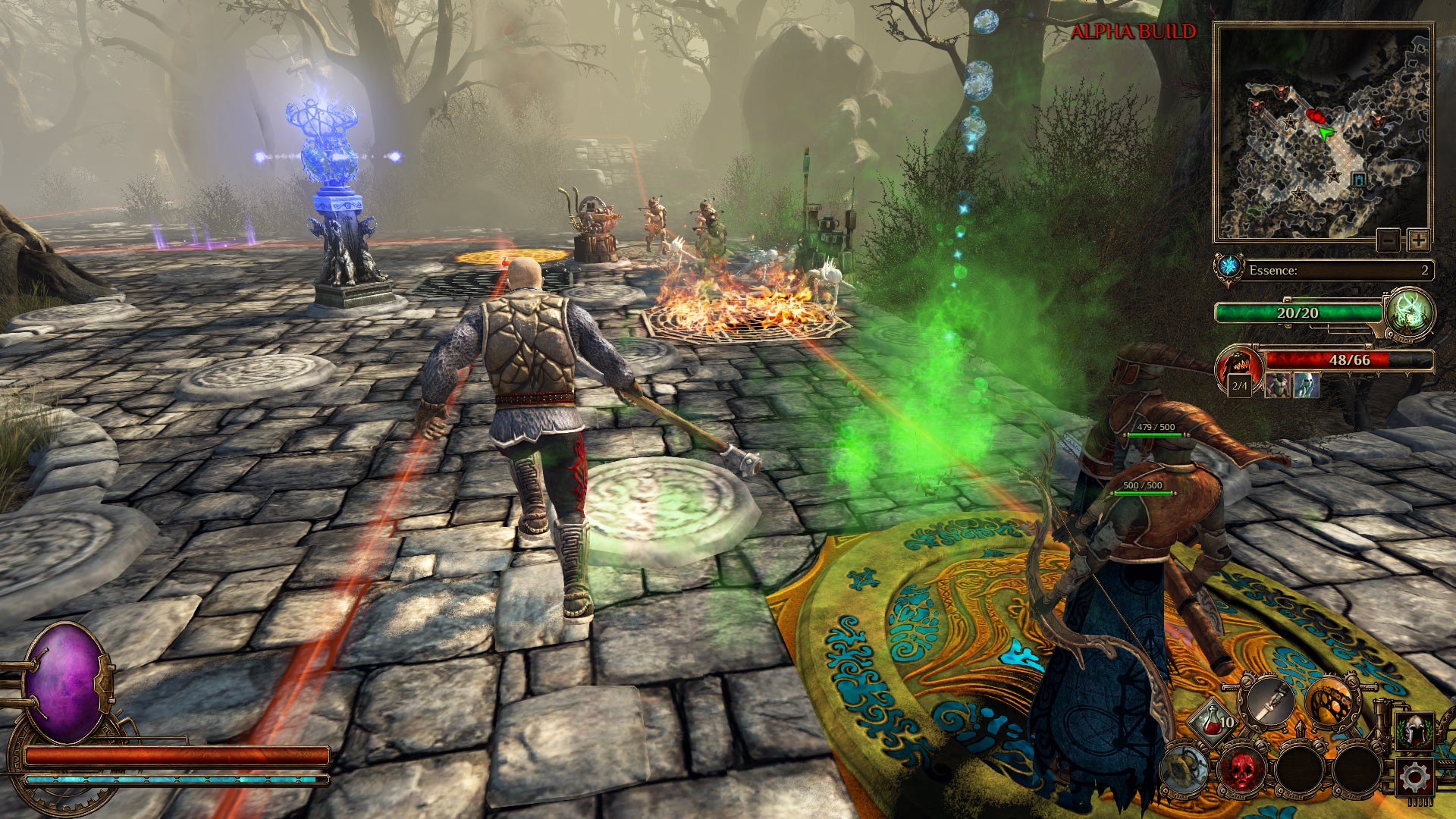Screen dimensions: 1456x819
Task: Zoom out the minimap with minus button
Action: [x=1388, y=240]
